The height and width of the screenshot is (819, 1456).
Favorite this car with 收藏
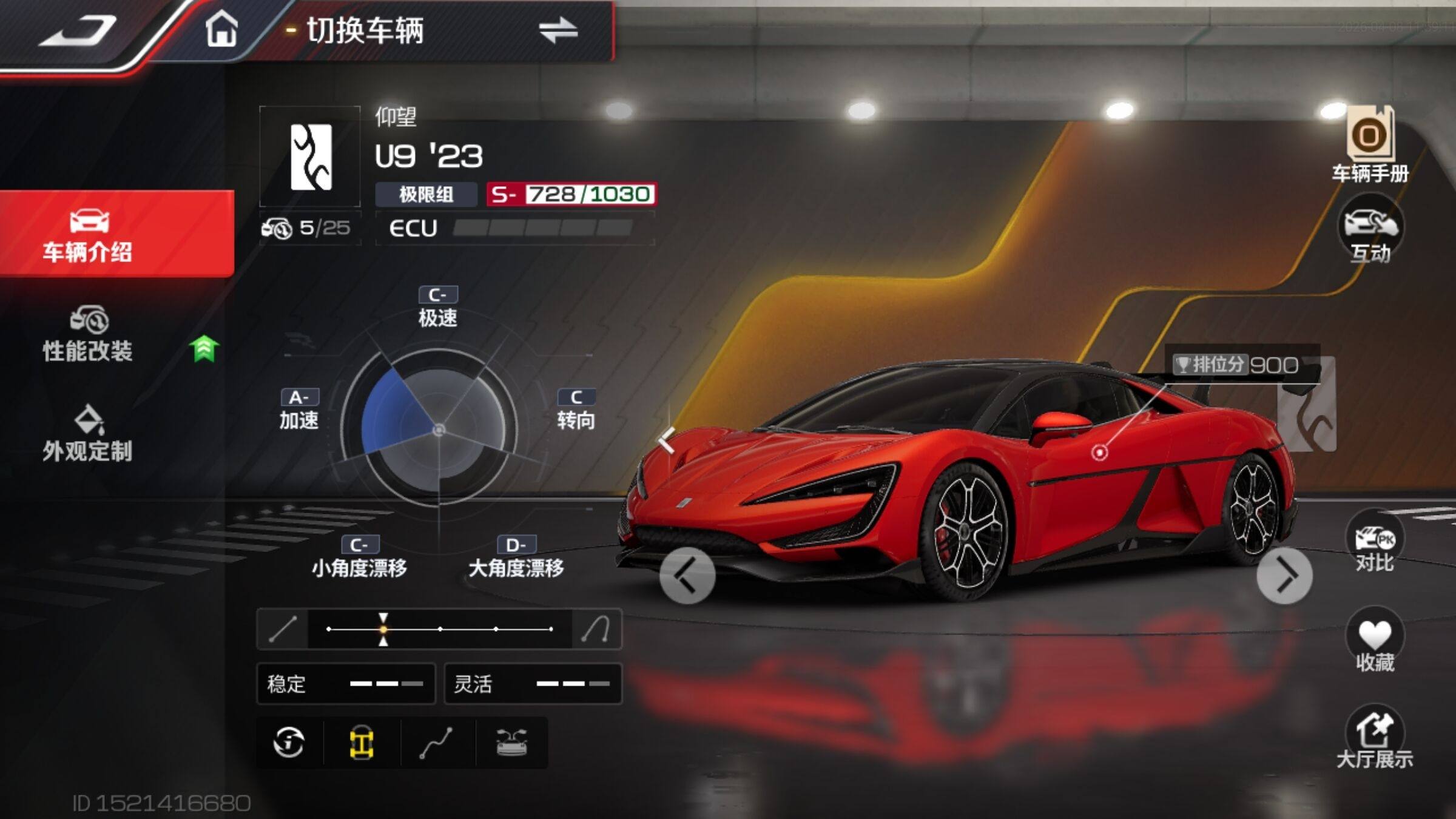coord(1374,640)
